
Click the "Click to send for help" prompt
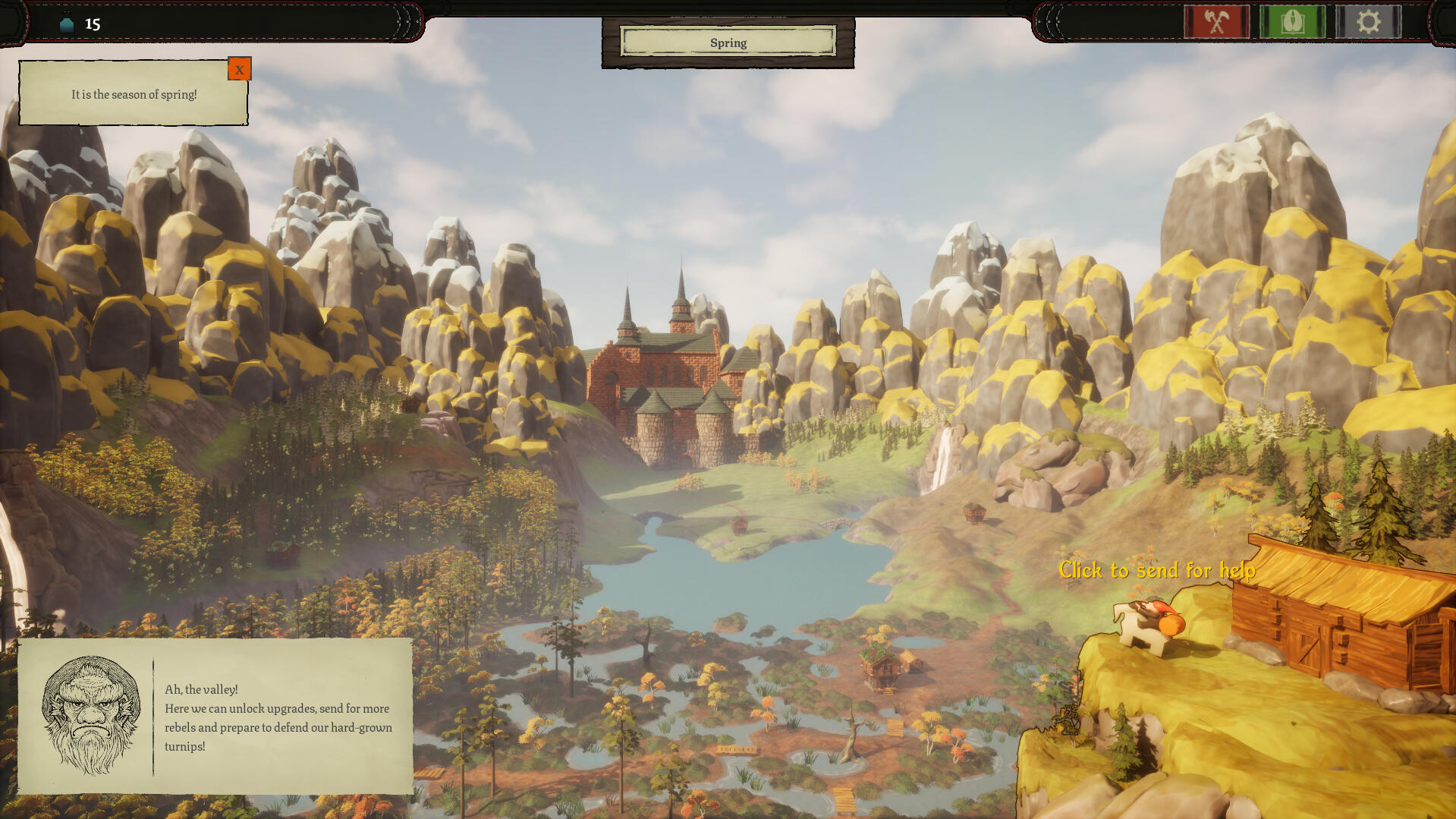click(x=1156, y=570)
